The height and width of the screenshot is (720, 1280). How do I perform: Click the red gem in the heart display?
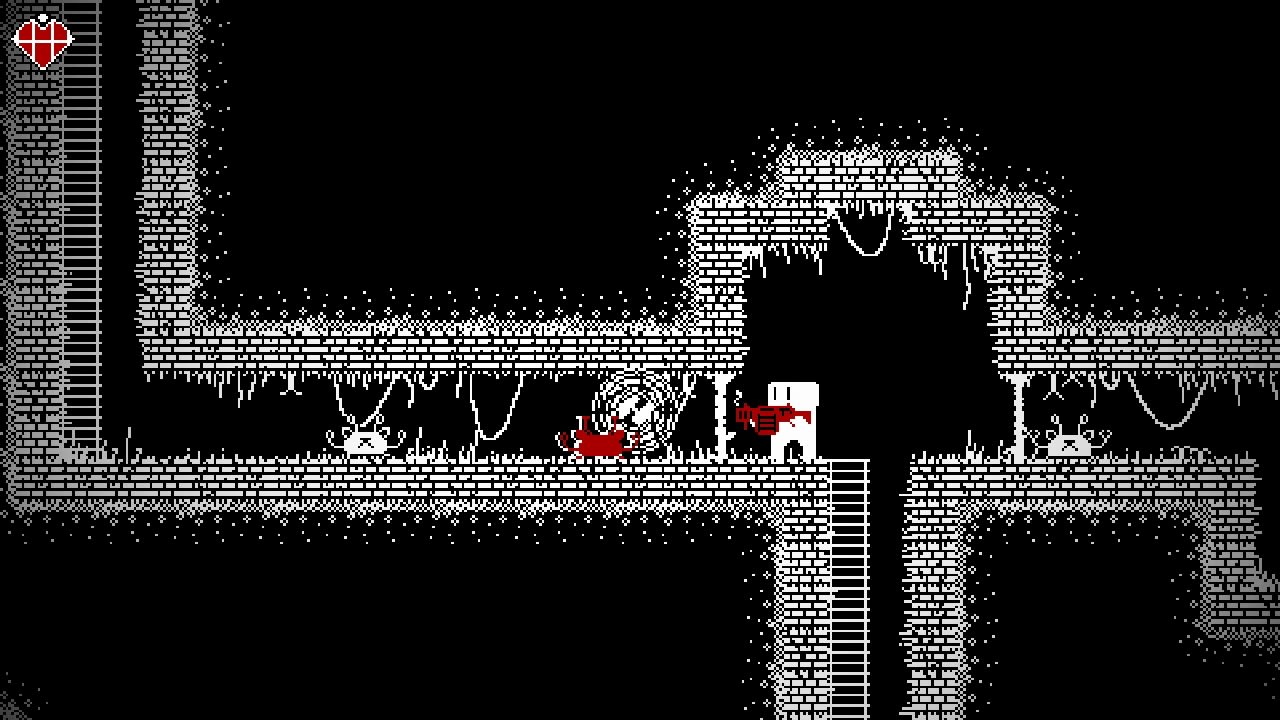point(41,40)
